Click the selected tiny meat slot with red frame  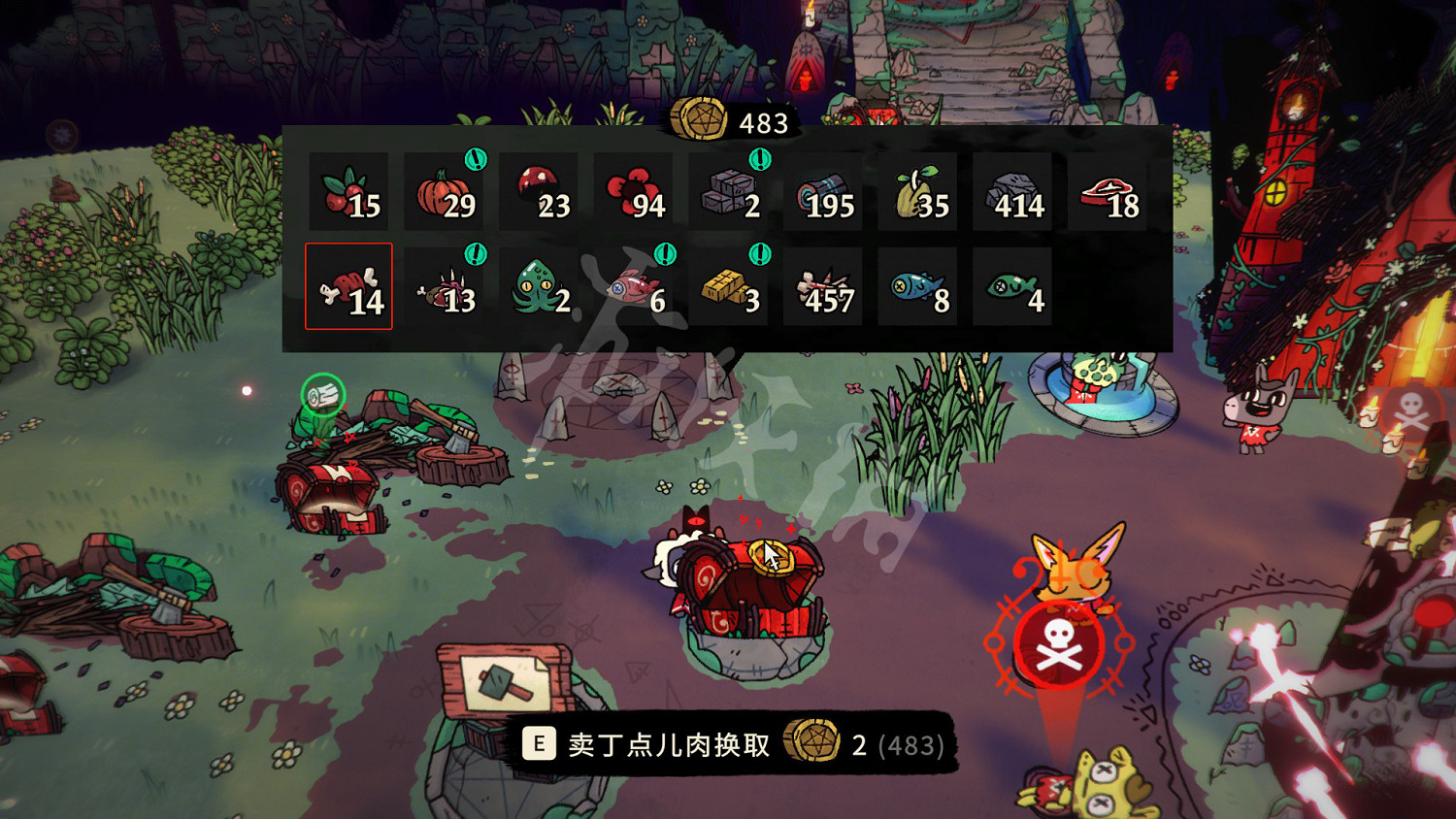pyautogui.click(x=349, y=287)
